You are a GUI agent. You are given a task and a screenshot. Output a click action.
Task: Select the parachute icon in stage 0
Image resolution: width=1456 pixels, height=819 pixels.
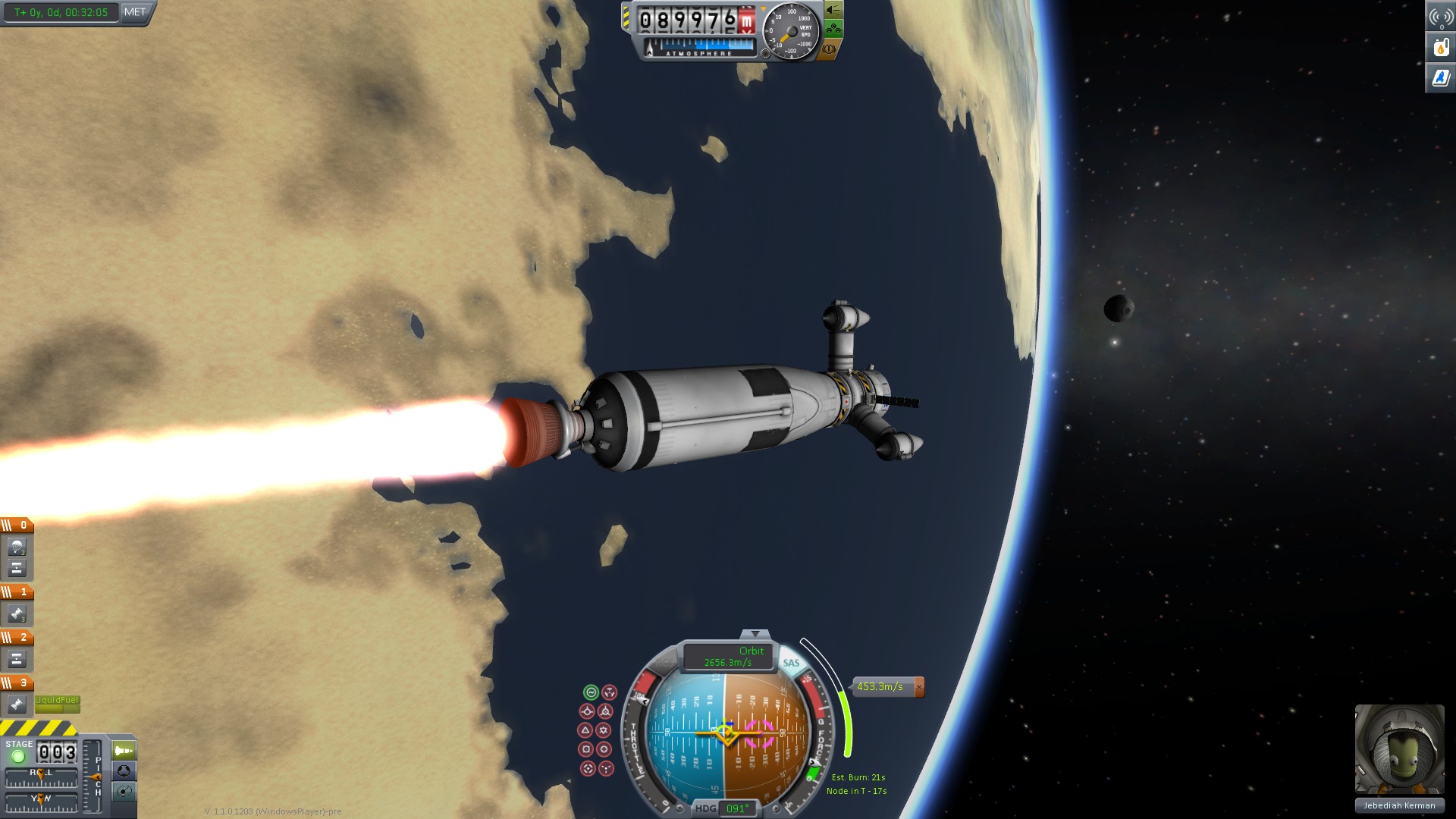coord(17,547)
